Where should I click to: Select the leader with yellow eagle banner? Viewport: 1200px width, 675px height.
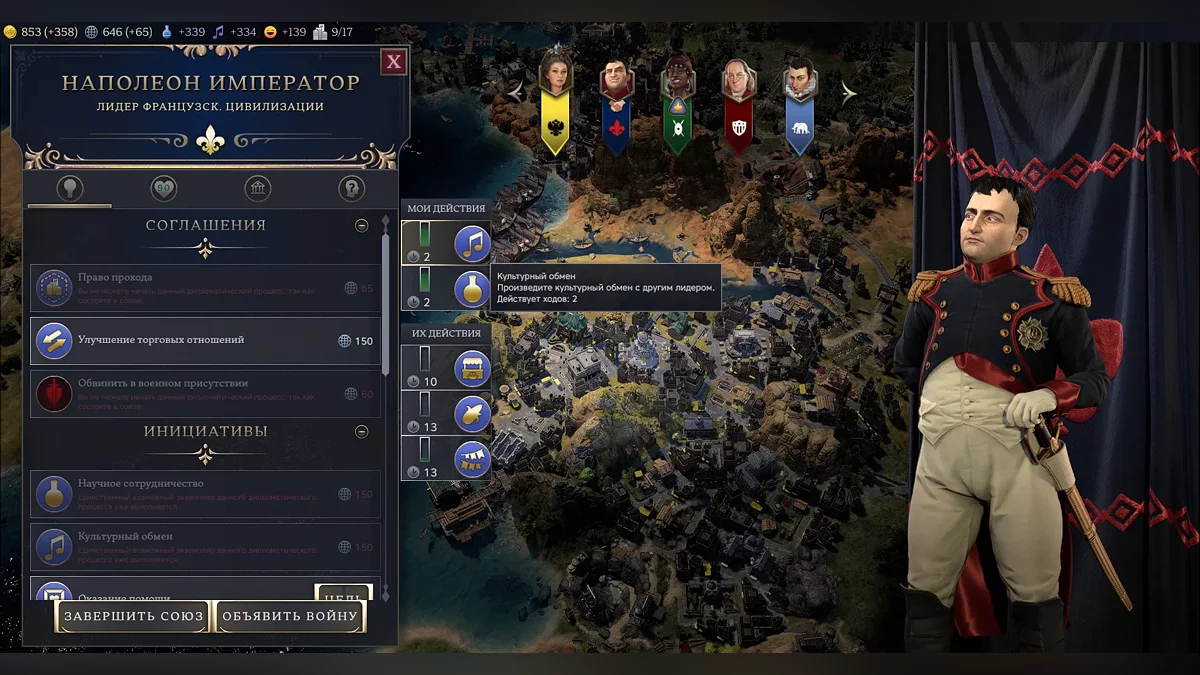pyautogui.click(x=555, y=100)
